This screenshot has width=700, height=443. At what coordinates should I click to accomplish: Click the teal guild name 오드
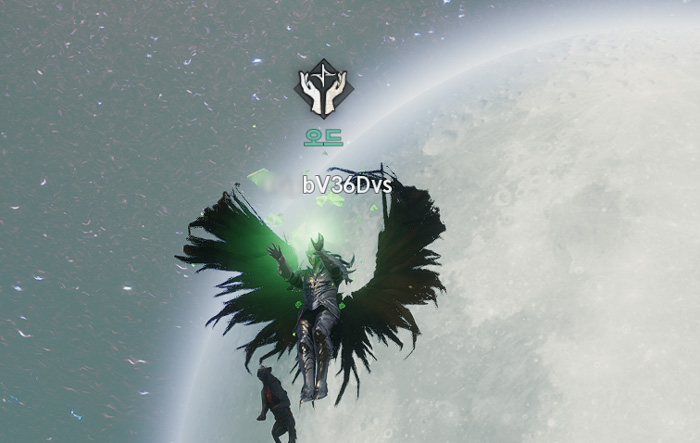click(x=324, y=137)
